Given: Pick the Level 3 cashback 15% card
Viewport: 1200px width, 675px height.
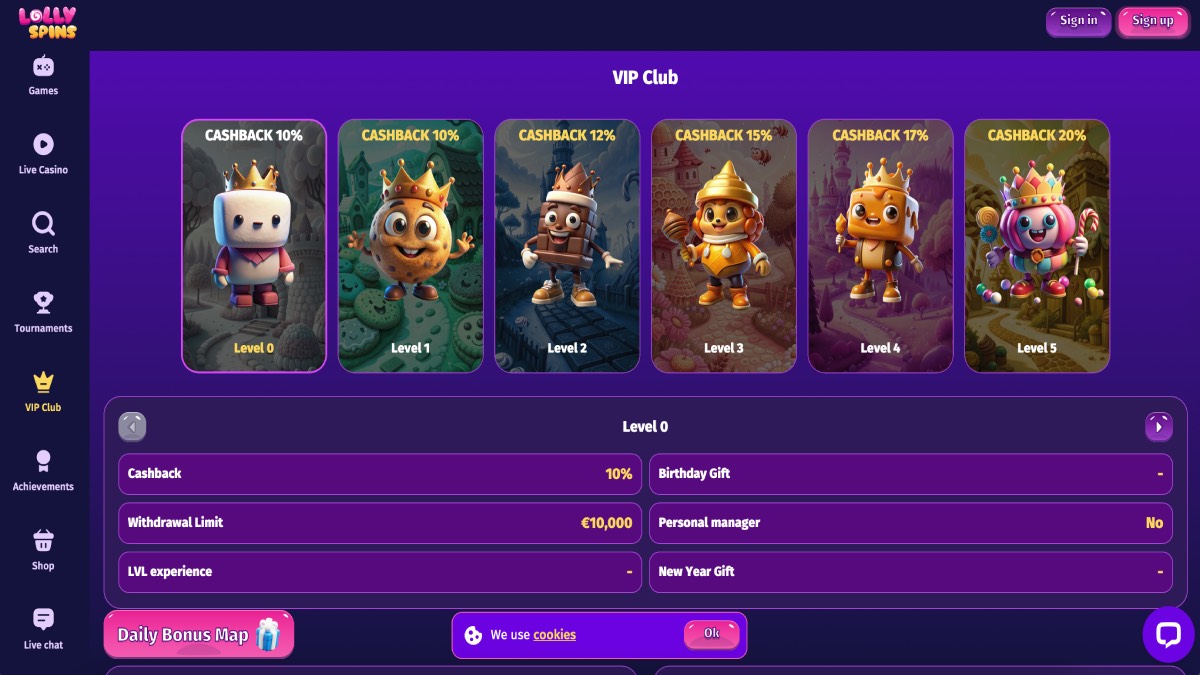Looking at the screenshot, I should tap(724, 246).
